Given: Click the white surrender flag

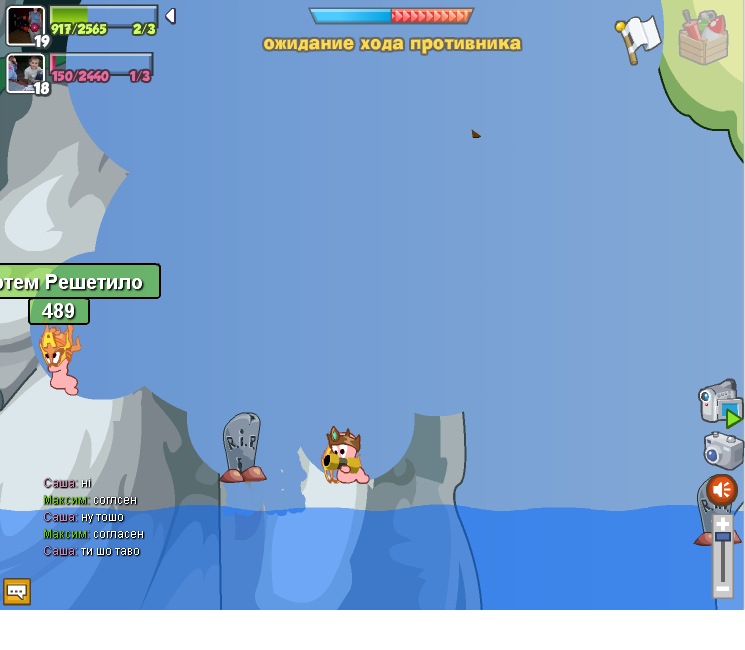Looking at the screenshot, I should (x=638, y=38).
